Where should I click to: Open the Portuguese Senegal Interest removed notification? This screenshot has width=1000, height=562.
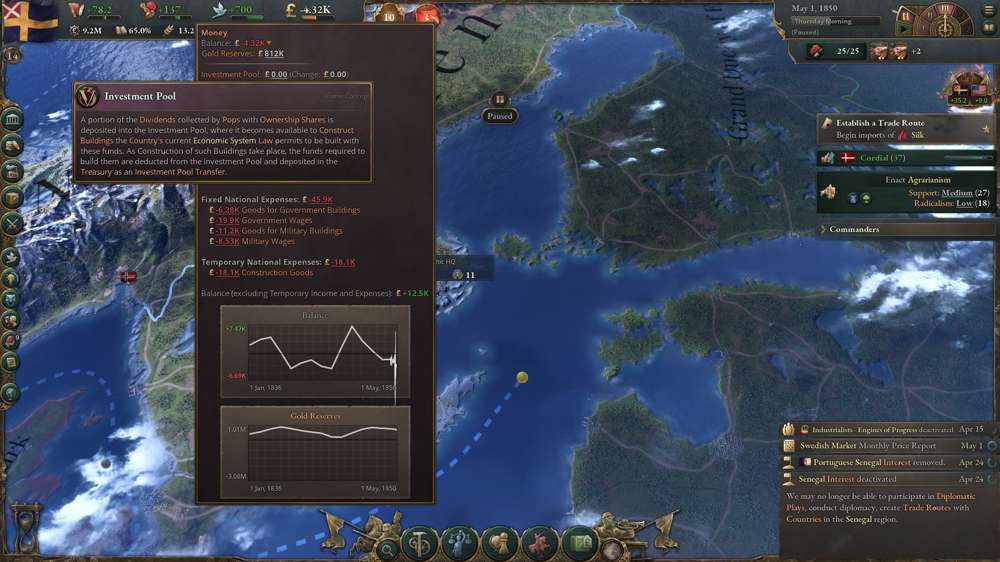(880, 463)
